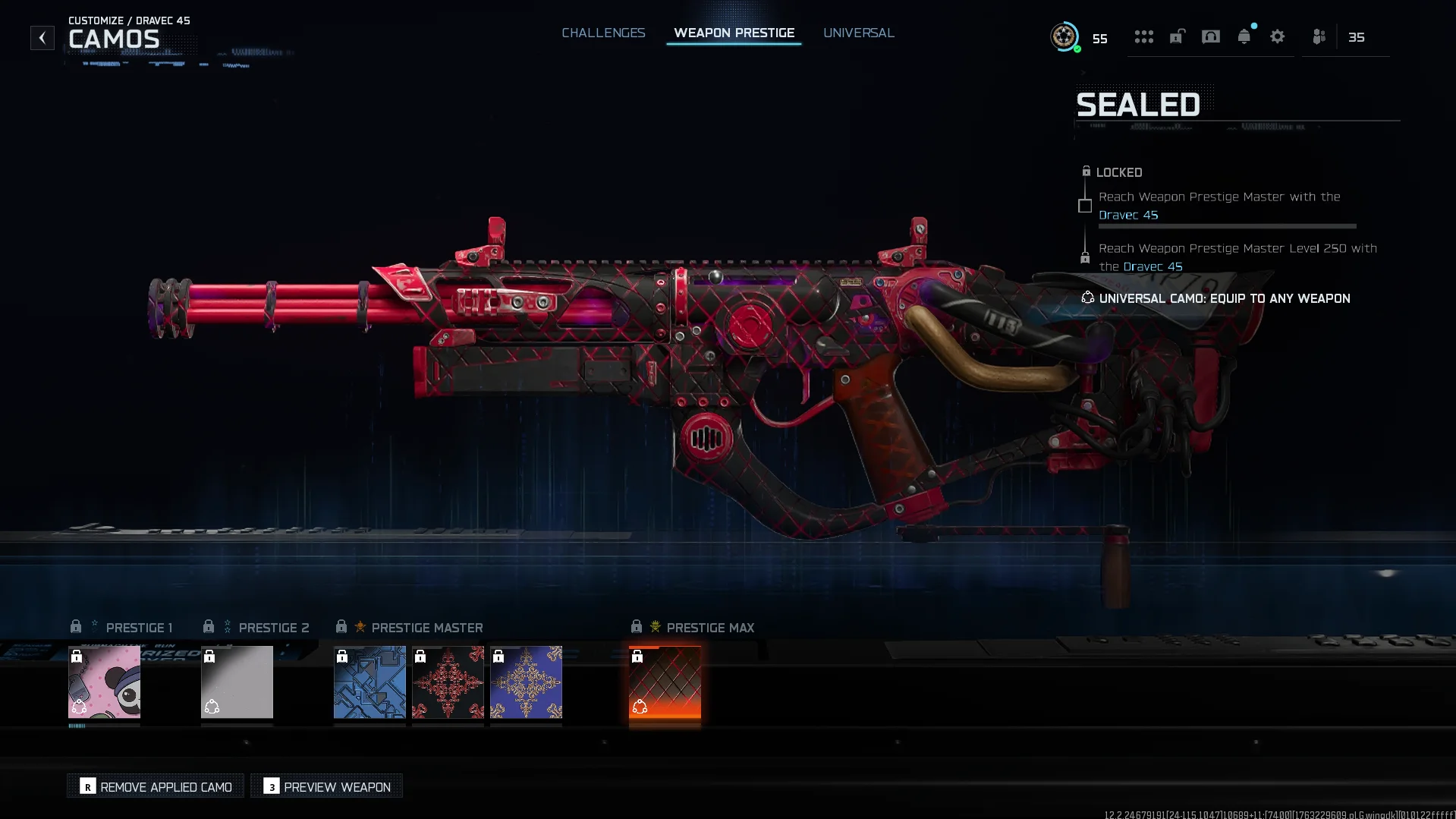Open the social friends icon
This screenshot has height=819, width=1456.
(x=1319, y=36)
